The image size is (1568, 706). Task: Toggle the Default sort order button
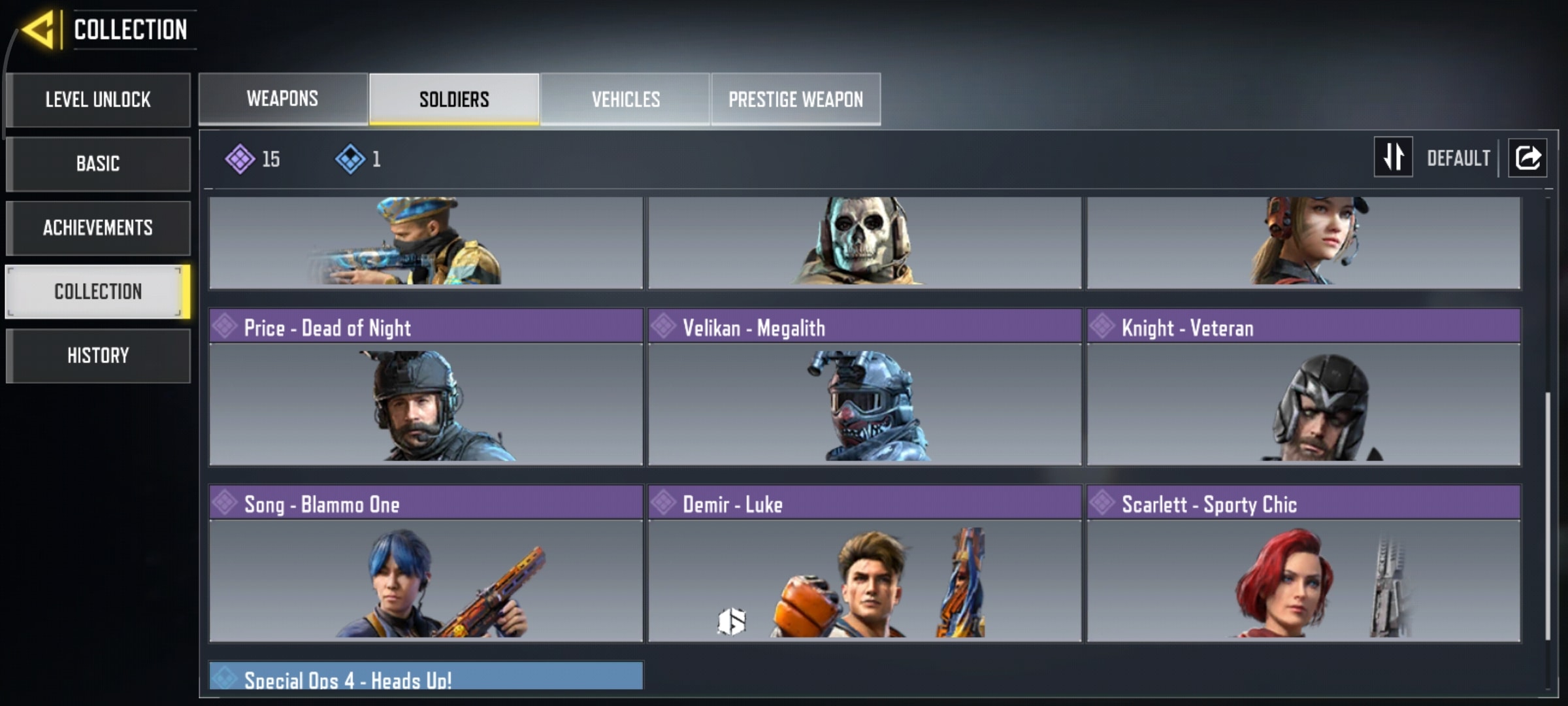[x=1394, y=158]
